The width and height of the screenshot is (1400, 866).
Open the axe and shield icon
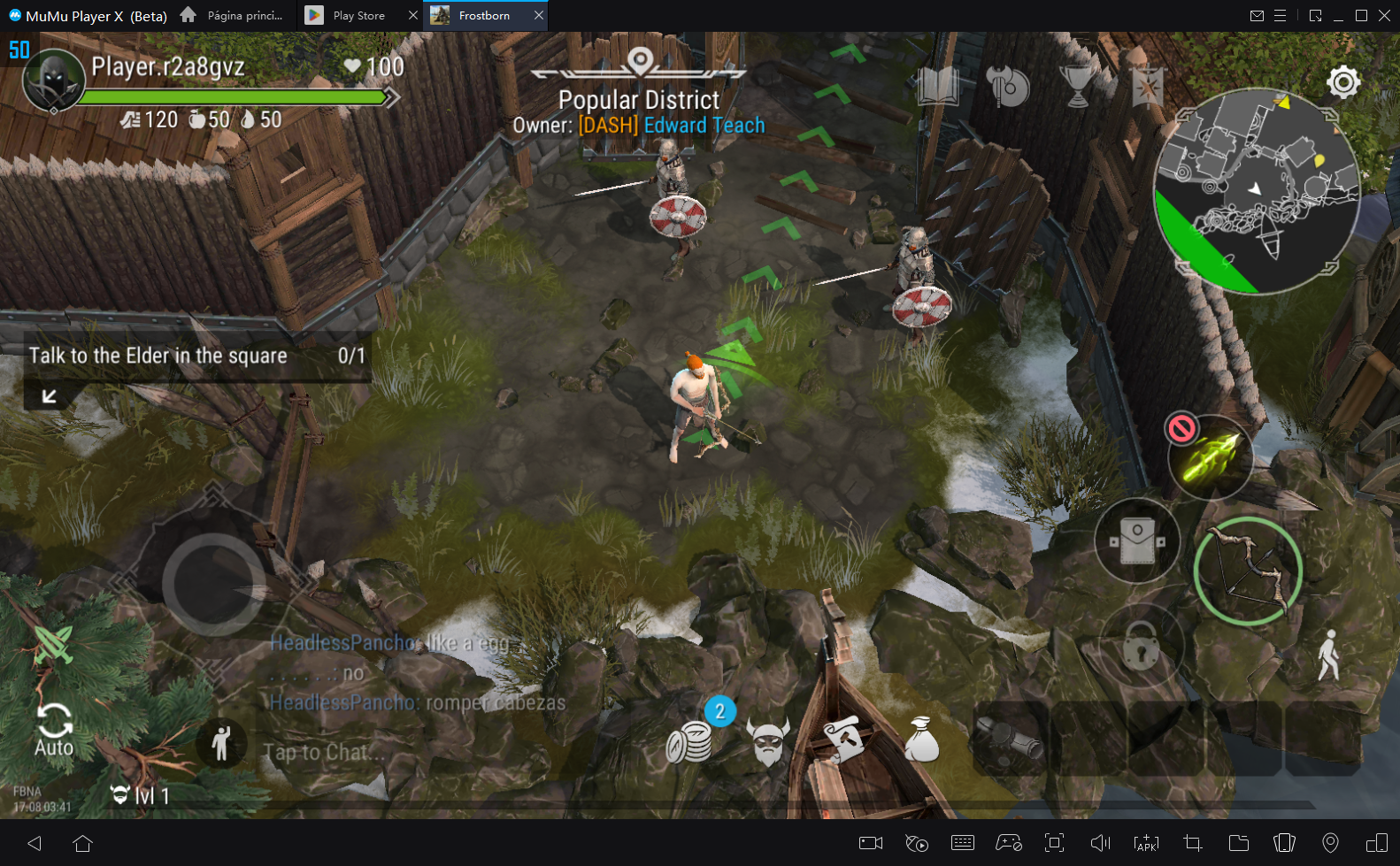[1007, 87]
